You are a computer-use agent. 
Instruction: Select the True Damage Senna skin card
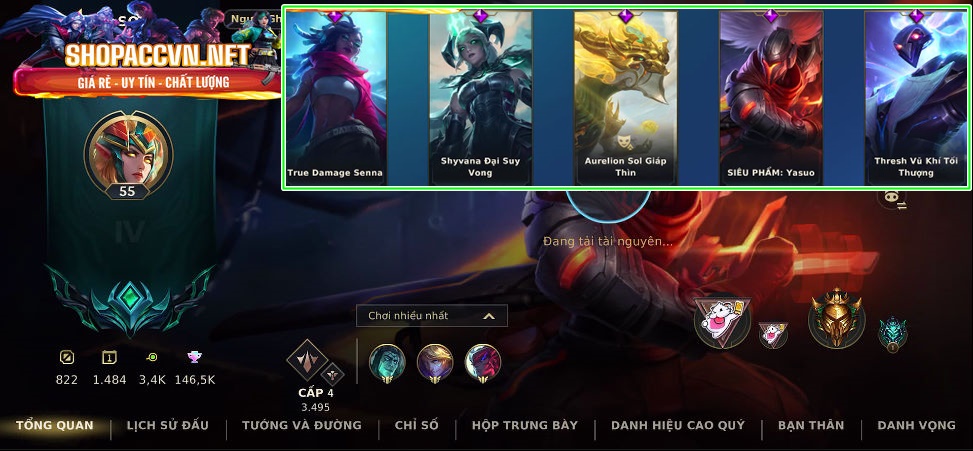(335, 98)
